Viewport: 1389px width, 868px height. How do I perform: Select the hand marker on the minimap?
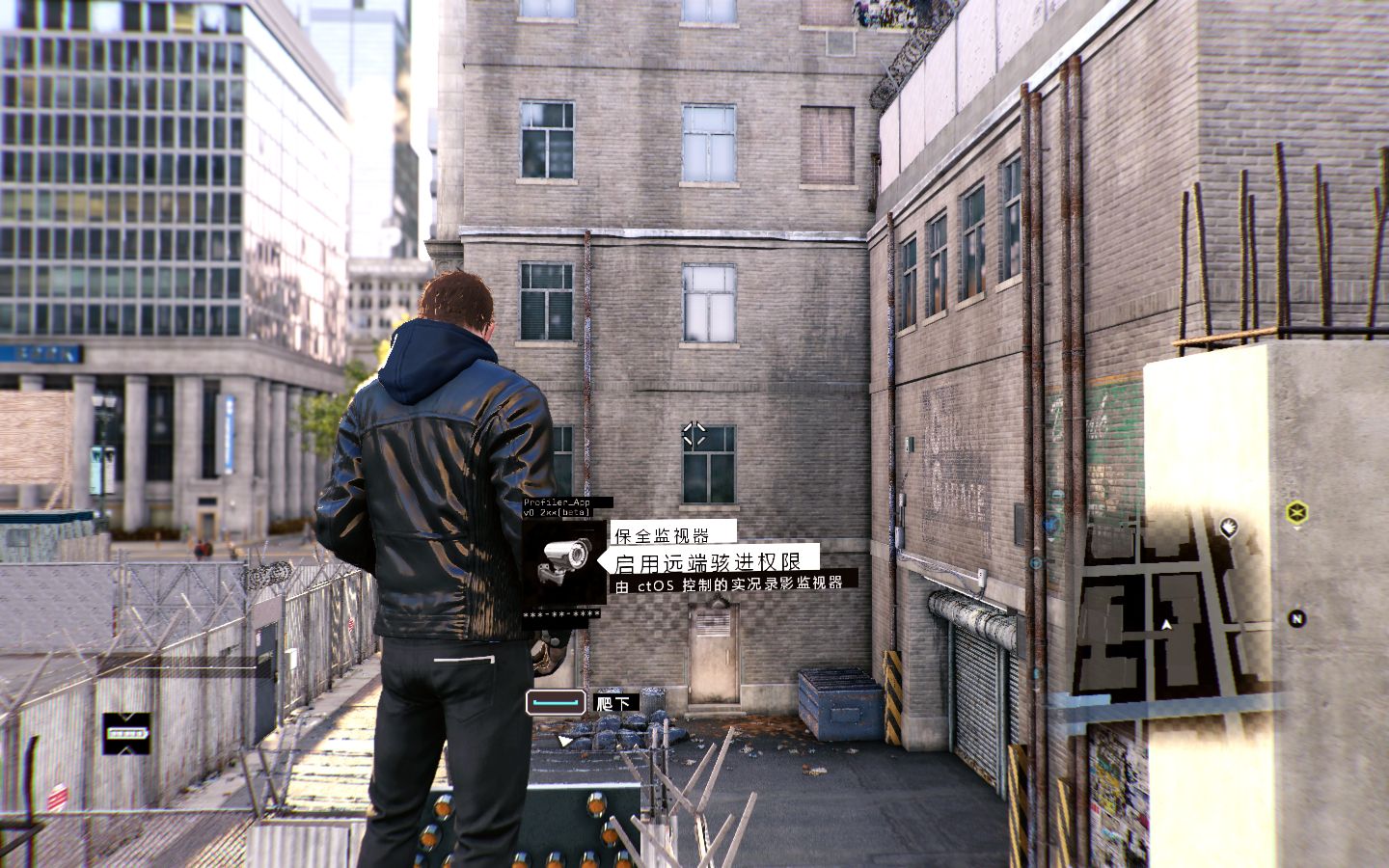(1229, 527)
